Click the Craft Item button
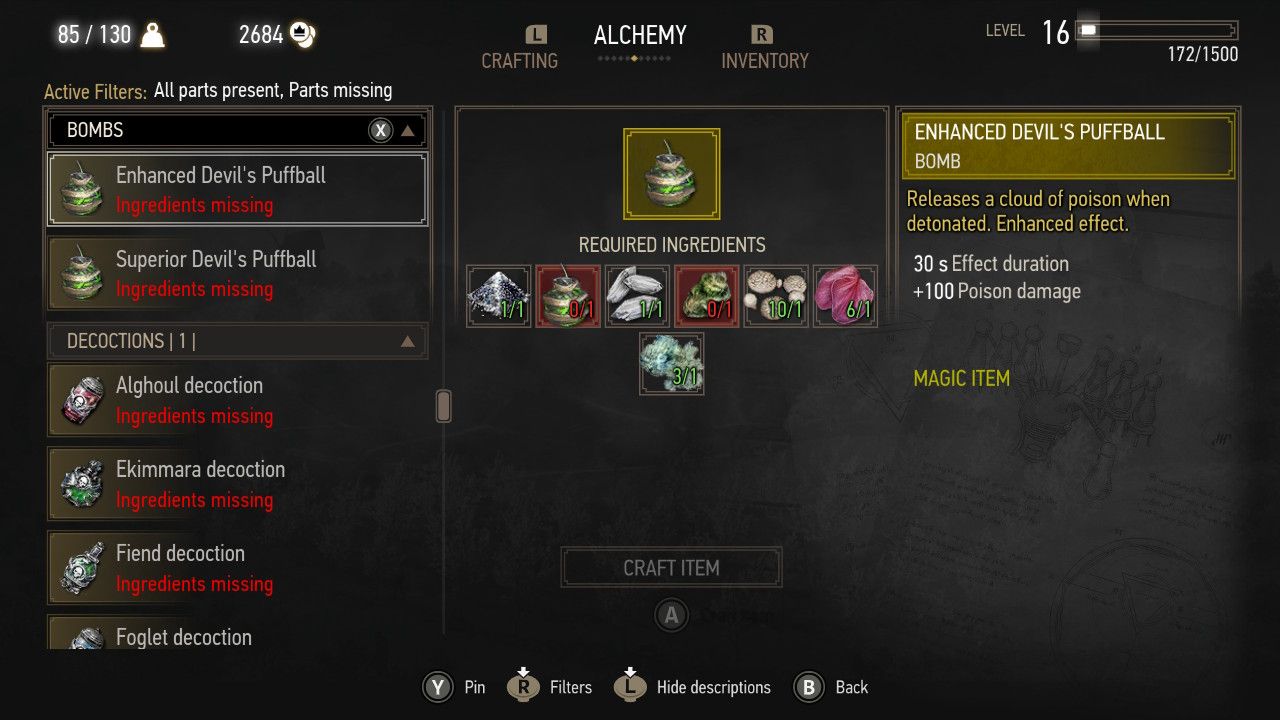The width and height of the screenshot is (1280, 720). pyautogui.click(x=671, y=567)
